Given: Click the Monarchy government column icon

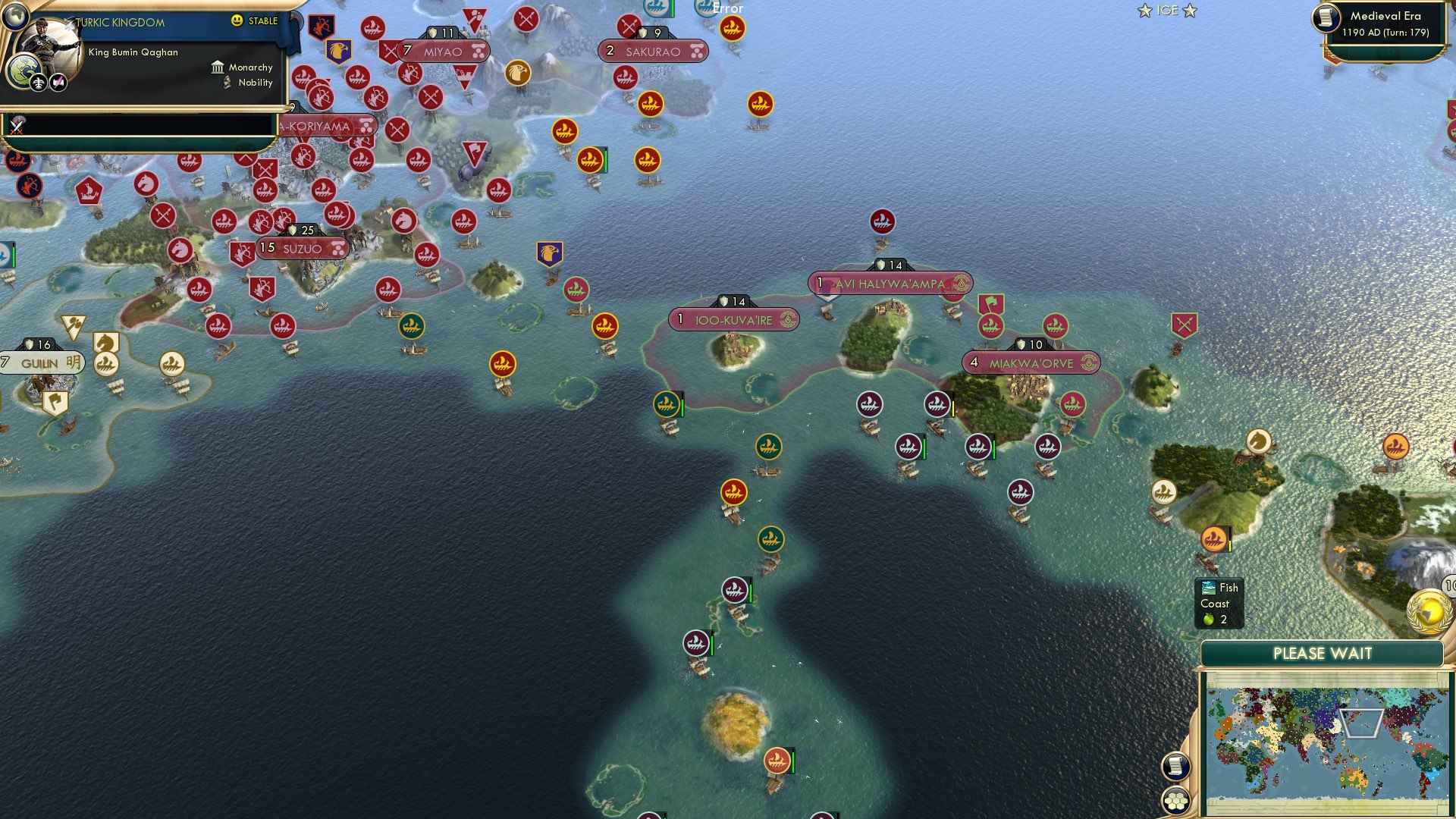Looking at the screenshot, I should tap(218, 67).
